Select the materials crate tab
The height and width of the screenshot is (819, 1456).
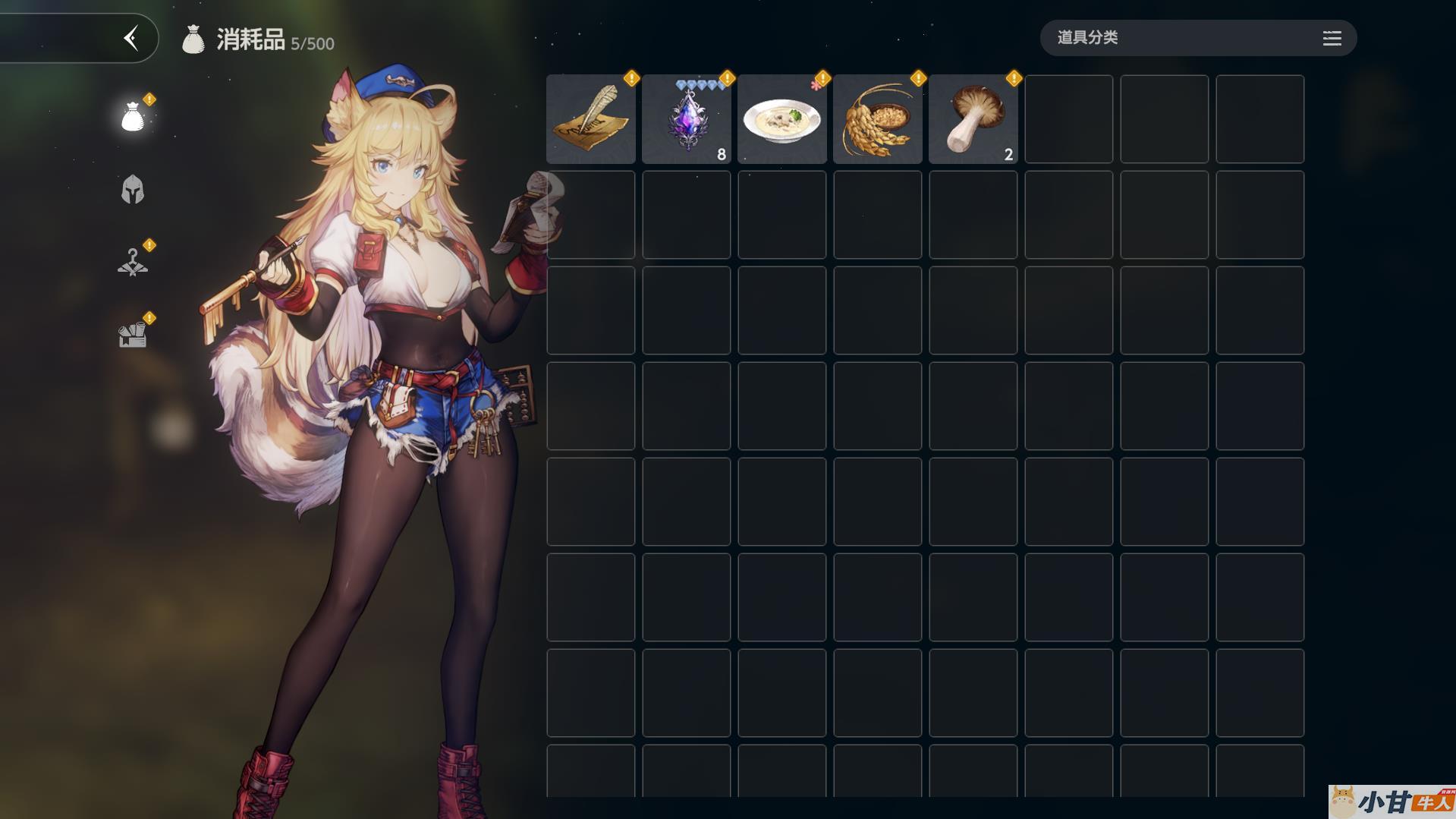coord(133,335)
